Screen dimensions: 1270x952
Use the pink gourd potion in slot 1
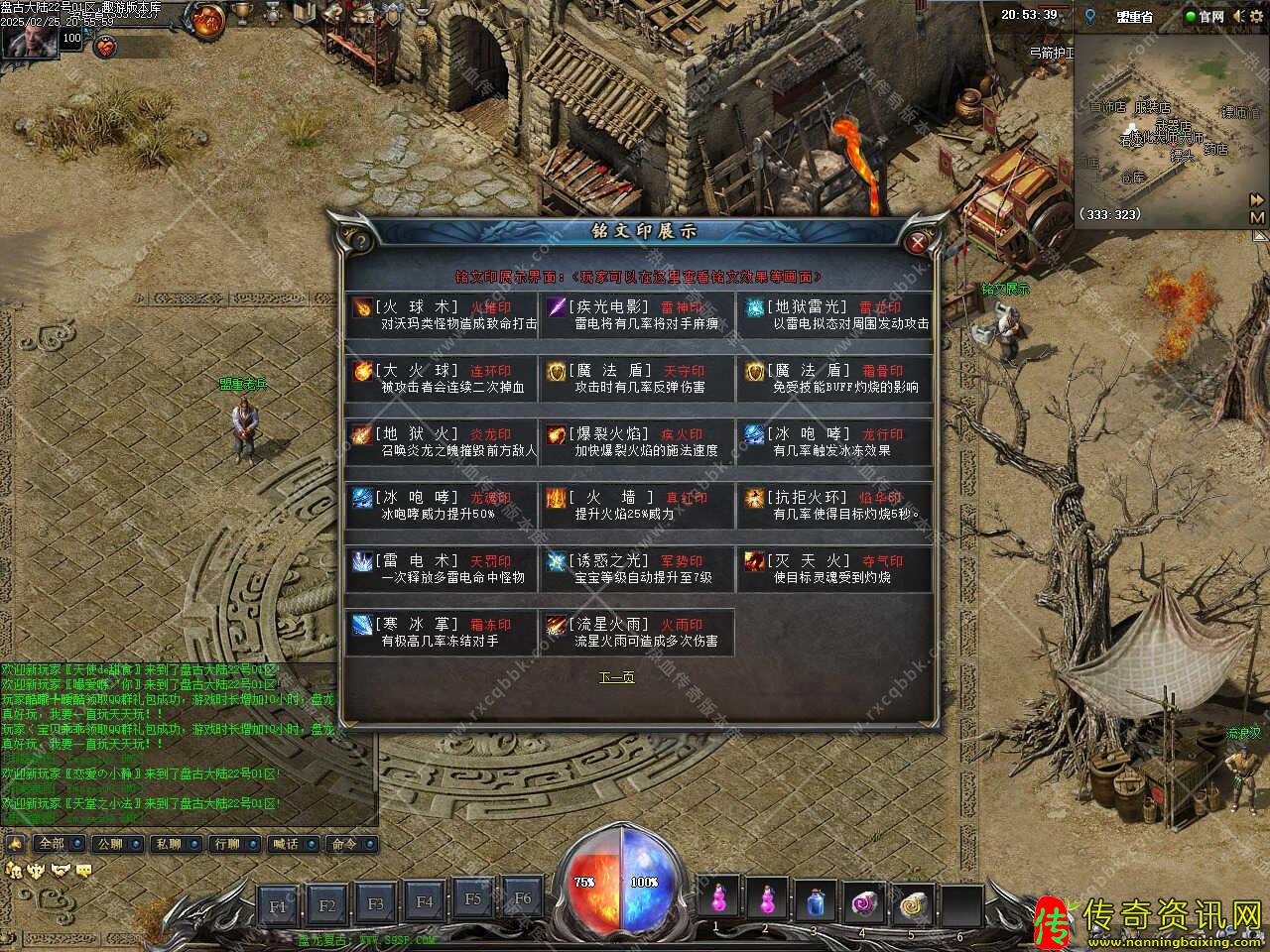tap(716, 899)
